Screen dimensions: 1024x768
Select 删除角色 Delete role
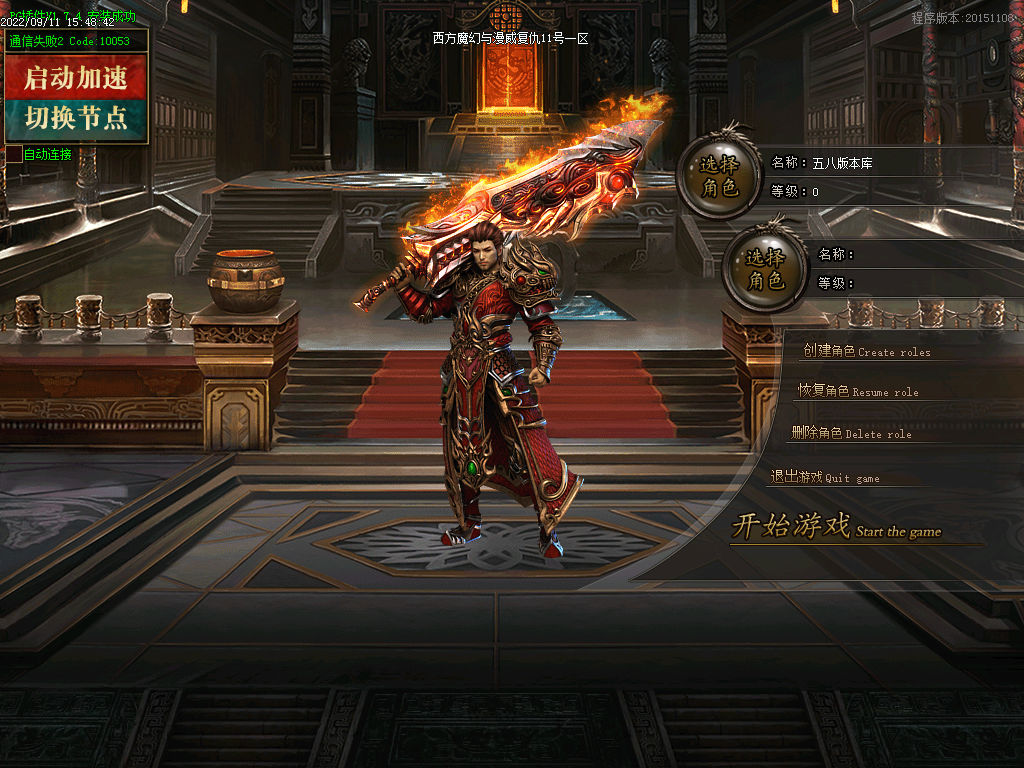coord(851,433)
